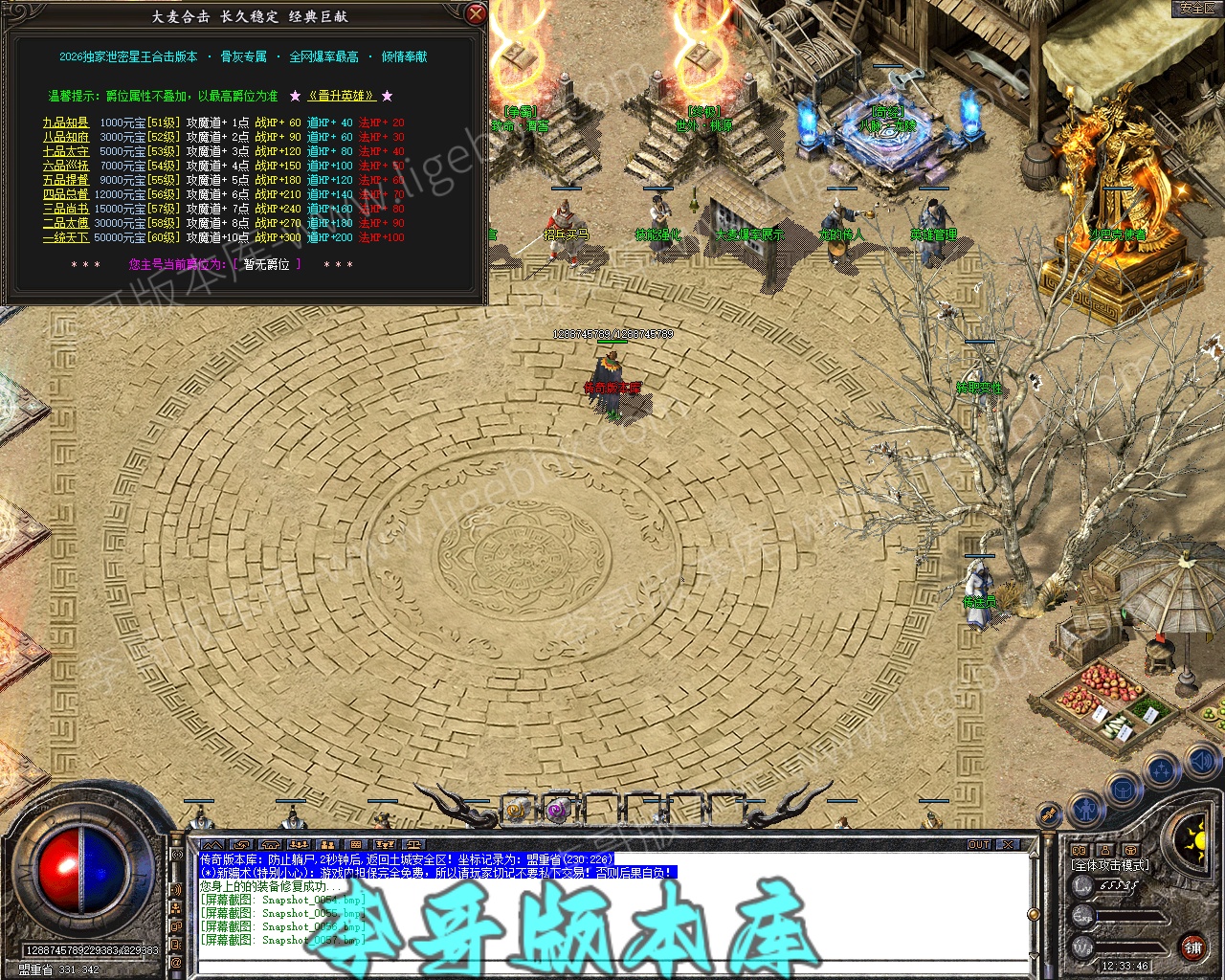The image size is (1225, 980).
Task: Choose the 七品太守 rank link
Action: (65, 151)
